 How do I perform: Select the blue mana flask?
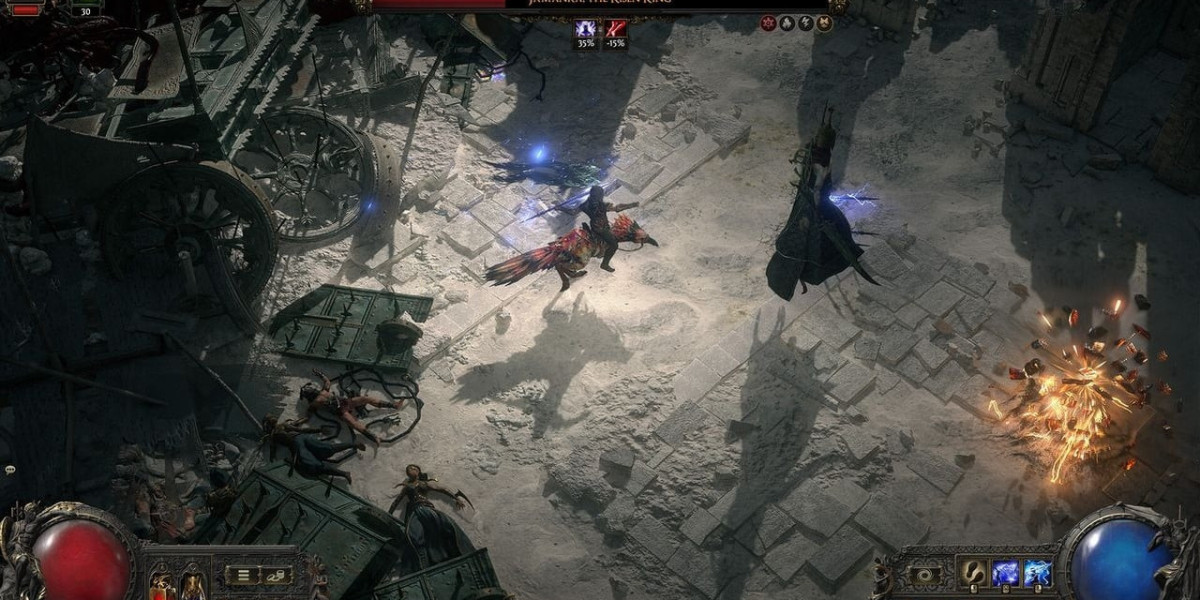(190, 586)
